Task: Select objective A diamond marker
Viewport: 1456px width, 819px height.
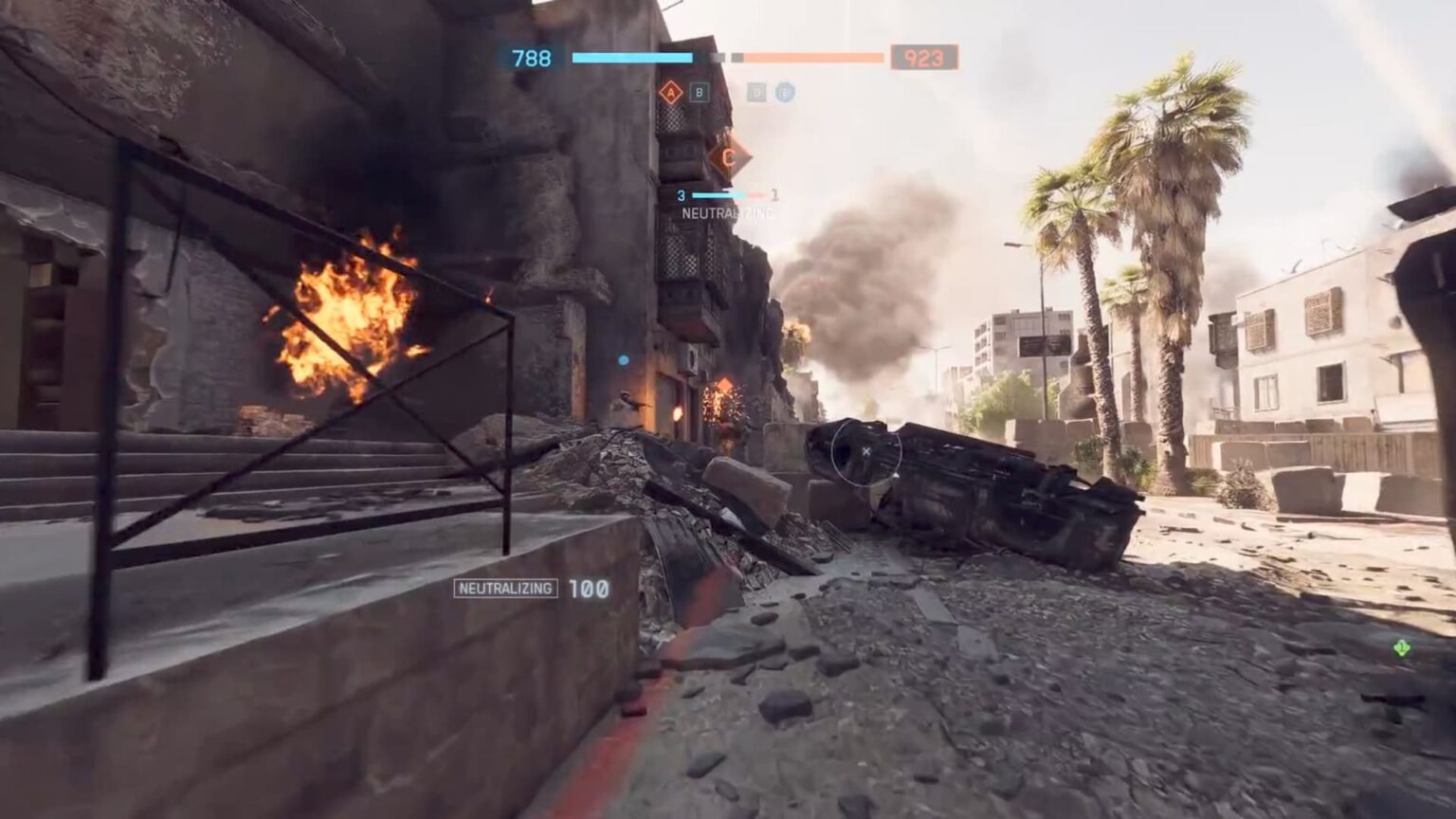Action: 671,92
